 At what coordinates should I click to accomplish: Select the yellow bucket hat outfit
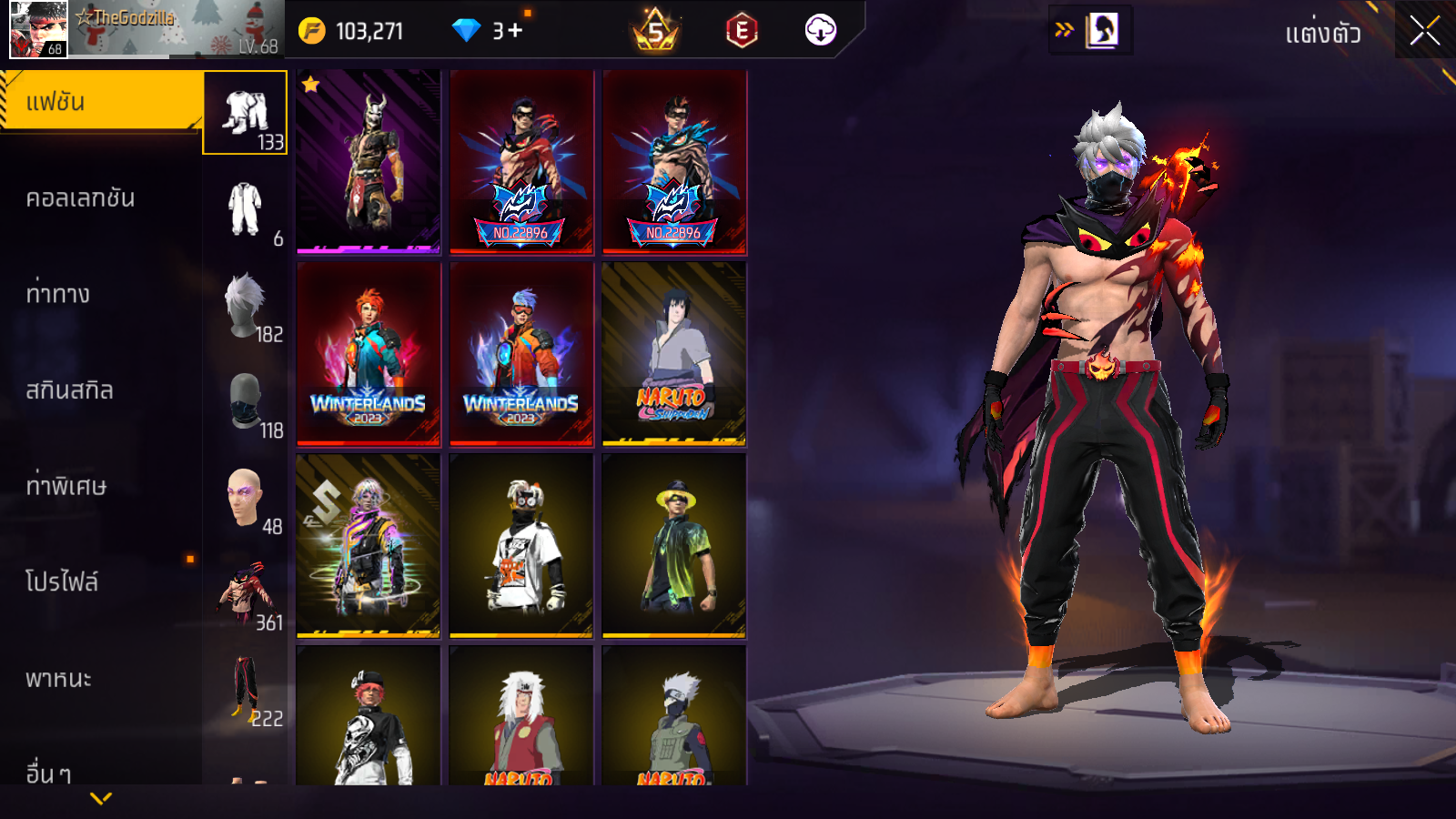(674, 546)
